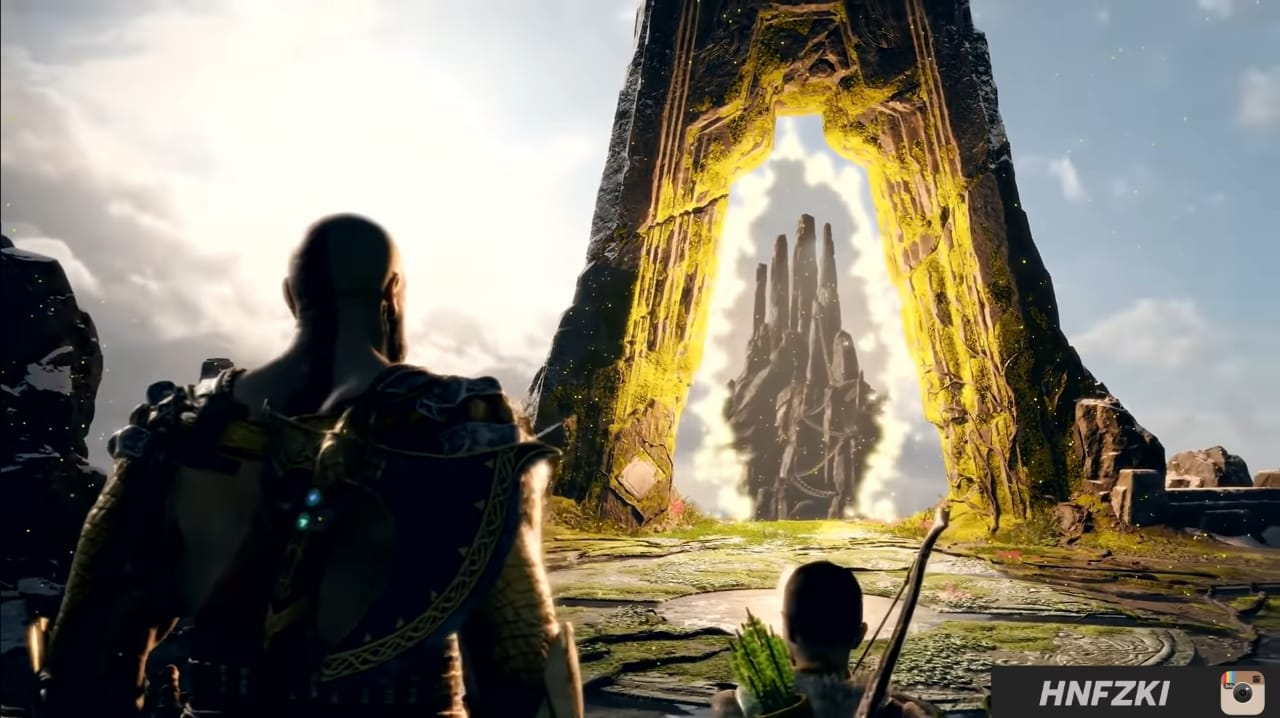Click the Instagram camera icon
The image size is (1280, 718).
click(1241, 692)
